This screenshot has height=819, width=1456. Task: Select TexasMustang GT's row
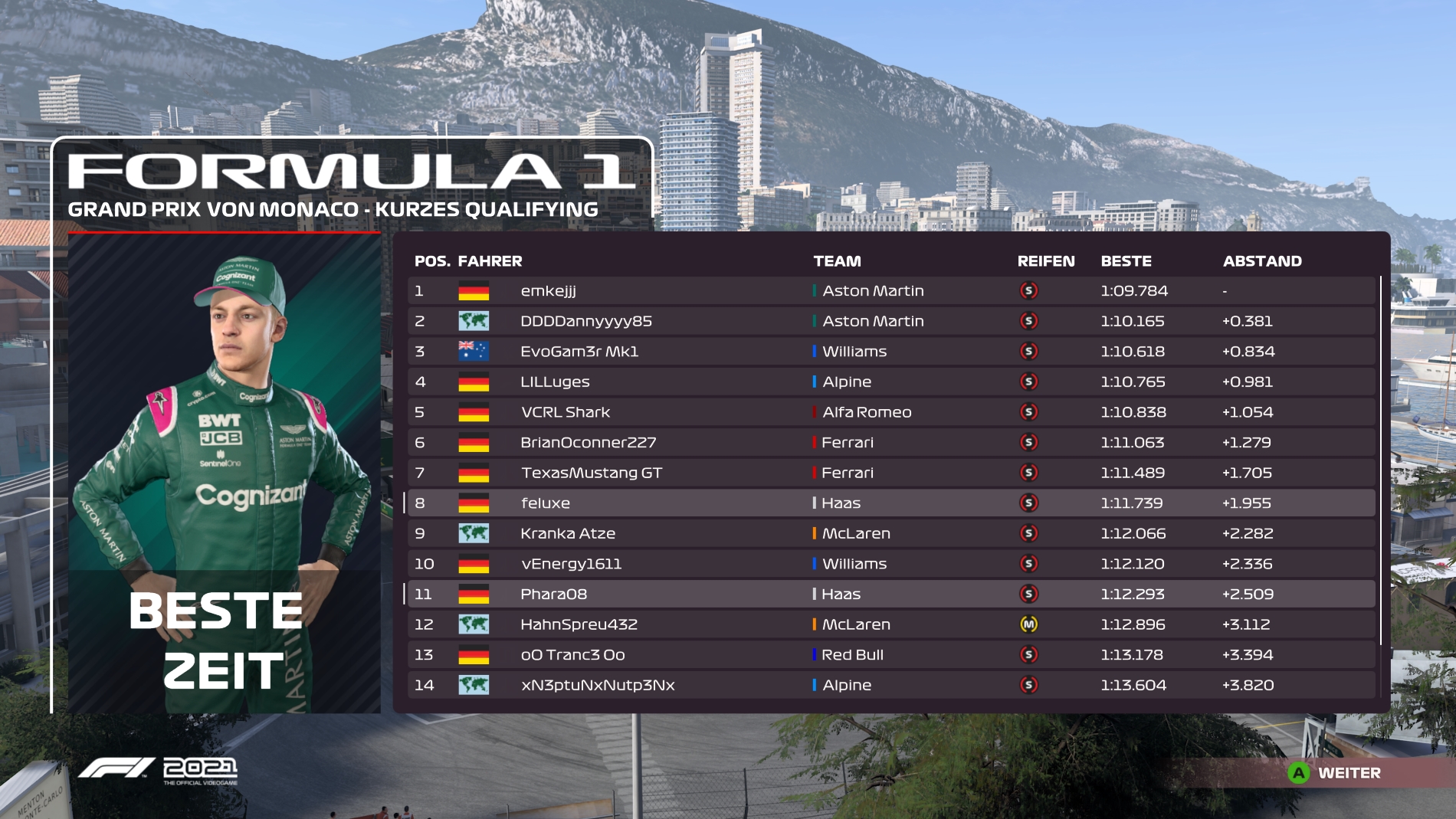tap(889, 473)
